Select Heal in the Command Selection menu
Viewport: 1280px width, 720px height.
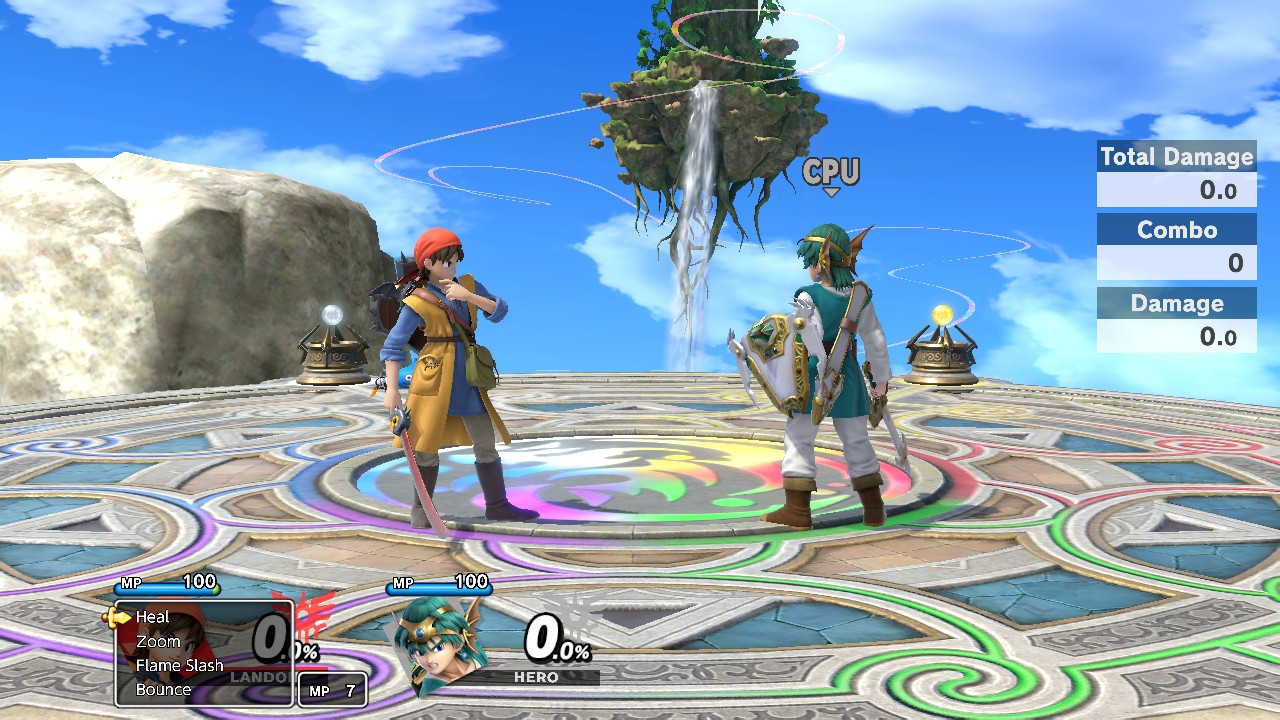pyautogui.click(x=152, y=617)
